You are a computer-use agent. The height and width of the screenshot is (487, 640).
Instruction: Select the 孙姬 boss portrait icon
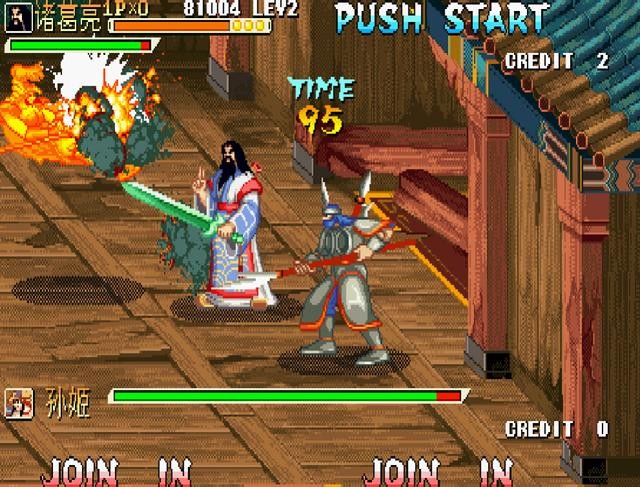pos(18,403)
